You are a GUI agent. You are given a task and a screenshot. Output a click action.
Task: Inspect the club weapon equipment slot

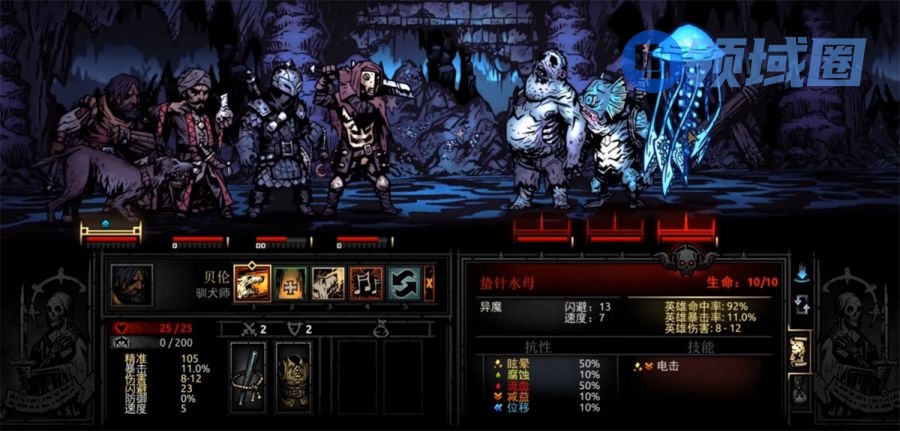[248, 371]
